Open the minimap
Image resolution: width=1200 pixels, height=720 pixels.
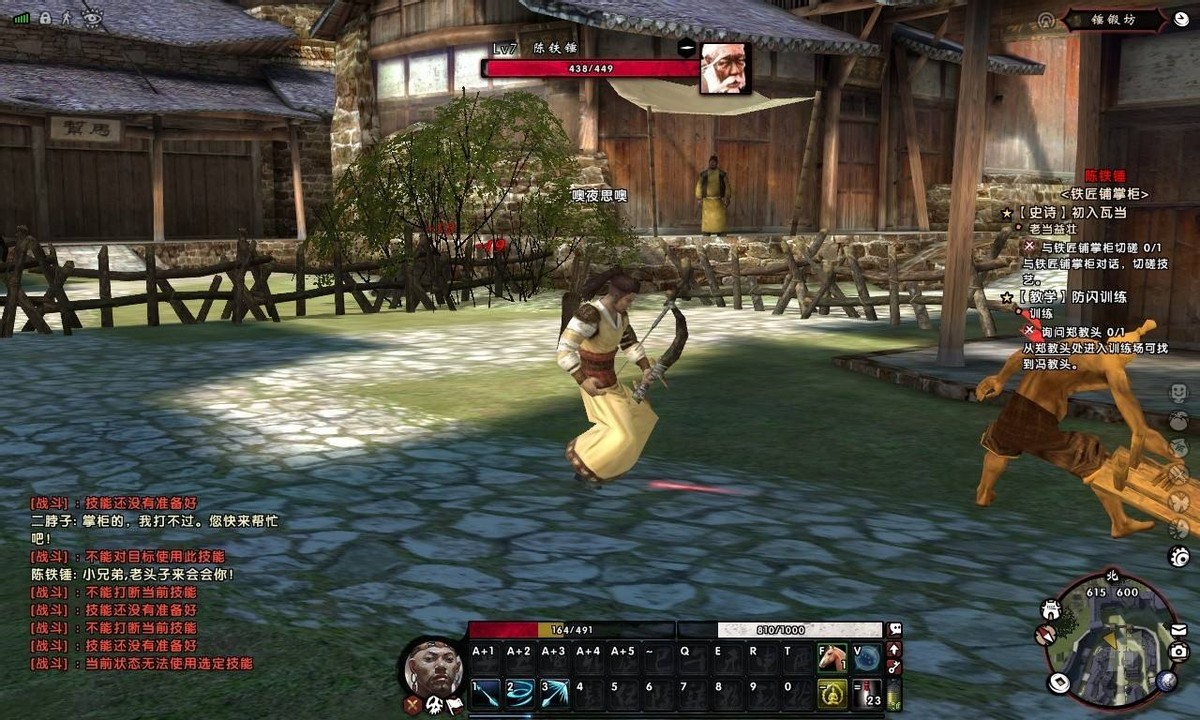coord(1110,640)
